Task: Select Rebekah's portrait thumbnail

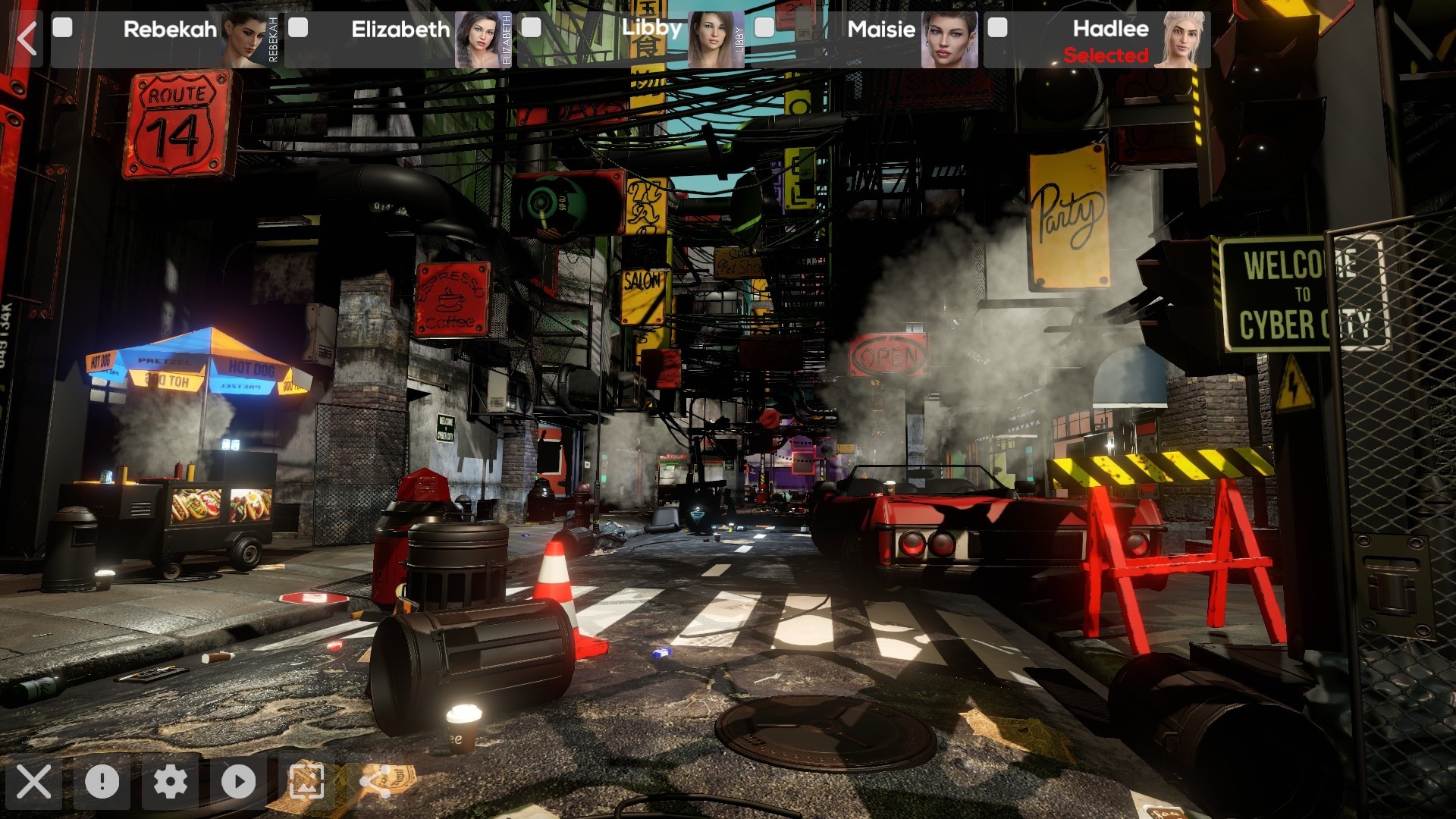Action: pos(246,39)
